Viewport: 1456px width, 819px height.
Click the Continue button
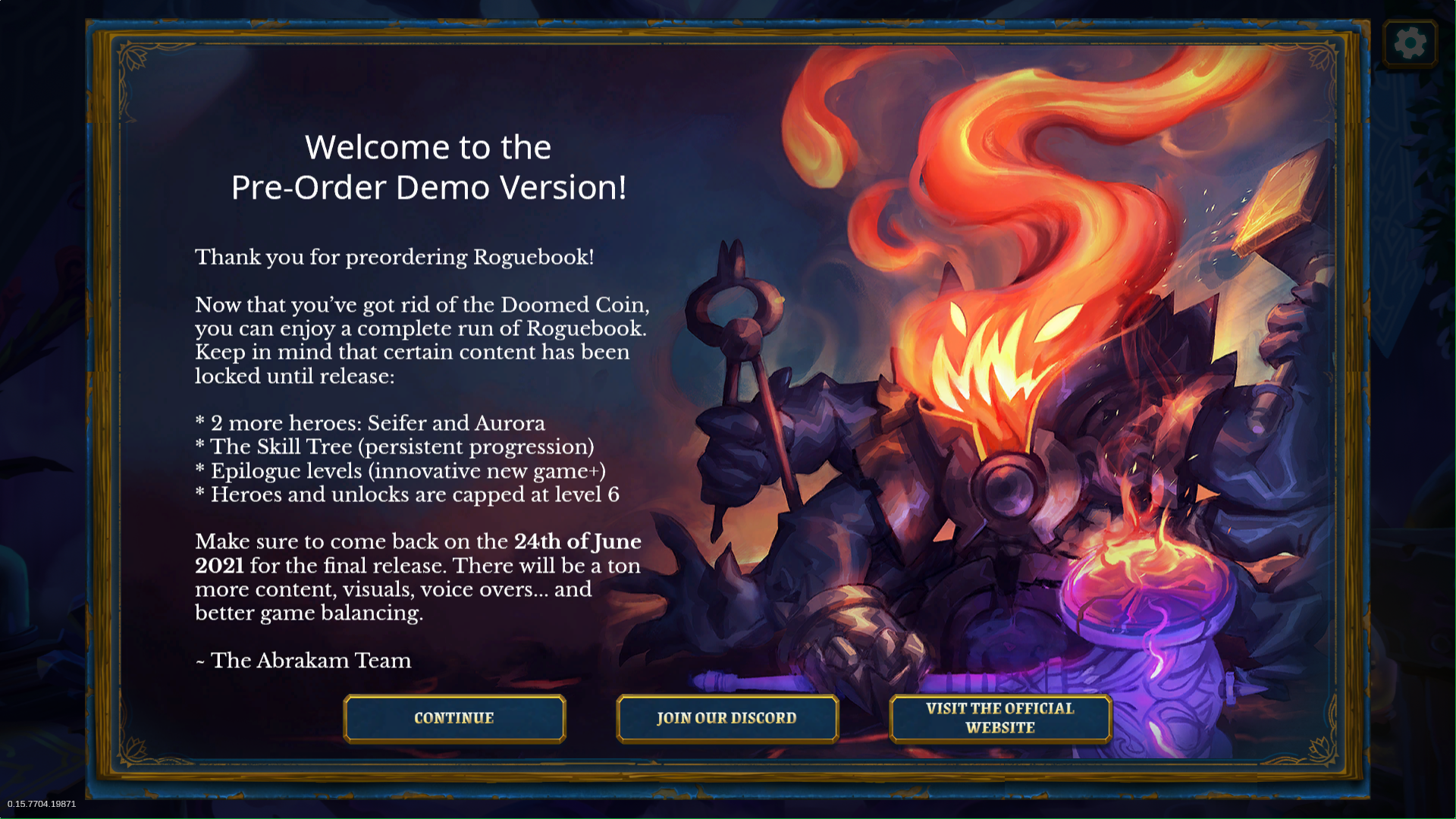454,718
